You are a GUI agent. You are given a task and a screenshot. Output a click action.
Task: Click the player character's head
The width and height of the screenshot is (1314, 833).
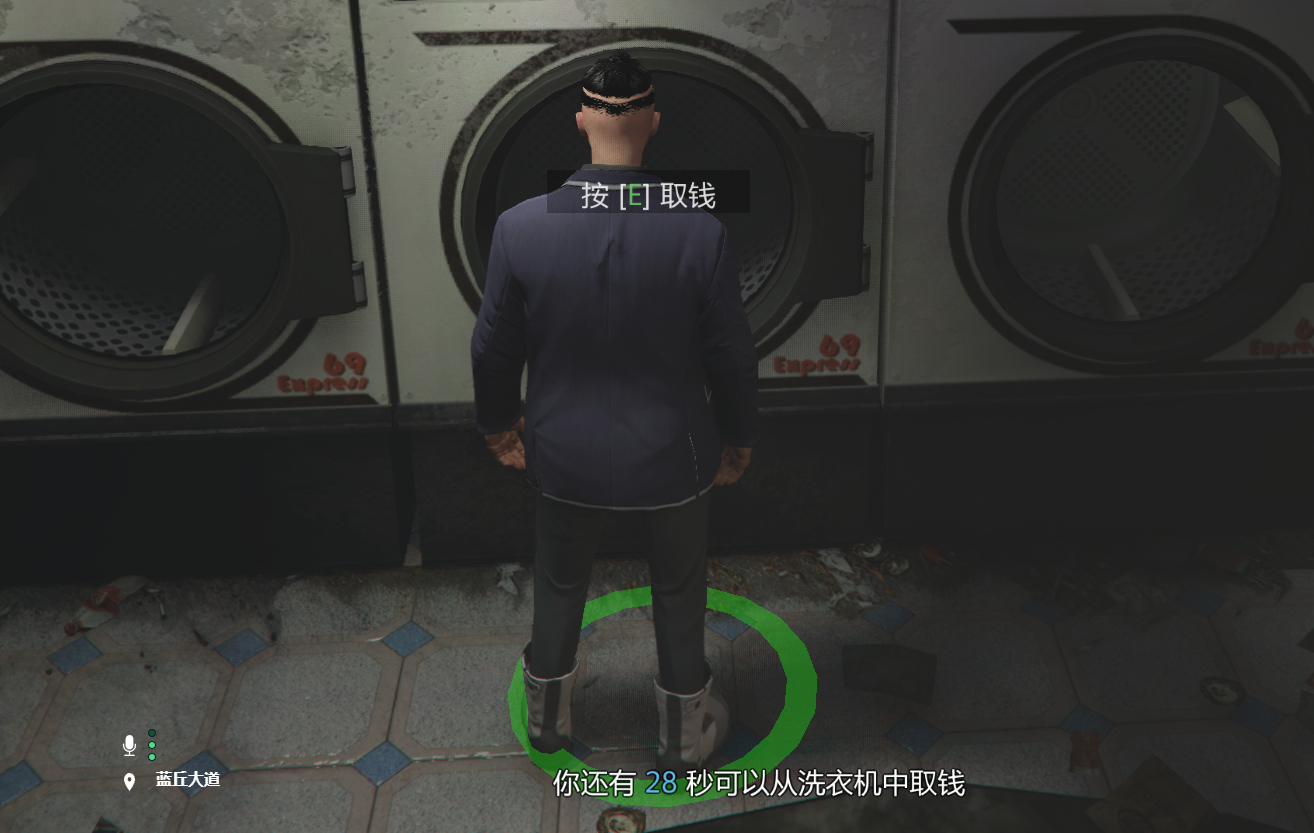(x=617, y=100)
